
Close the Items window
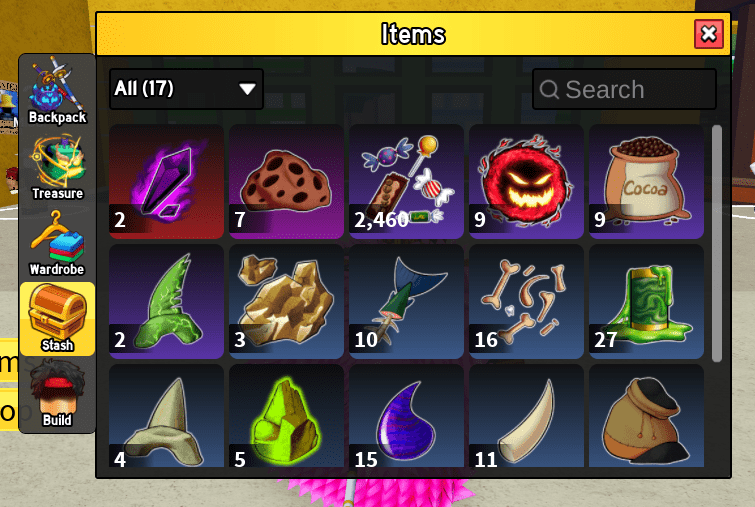709,34
